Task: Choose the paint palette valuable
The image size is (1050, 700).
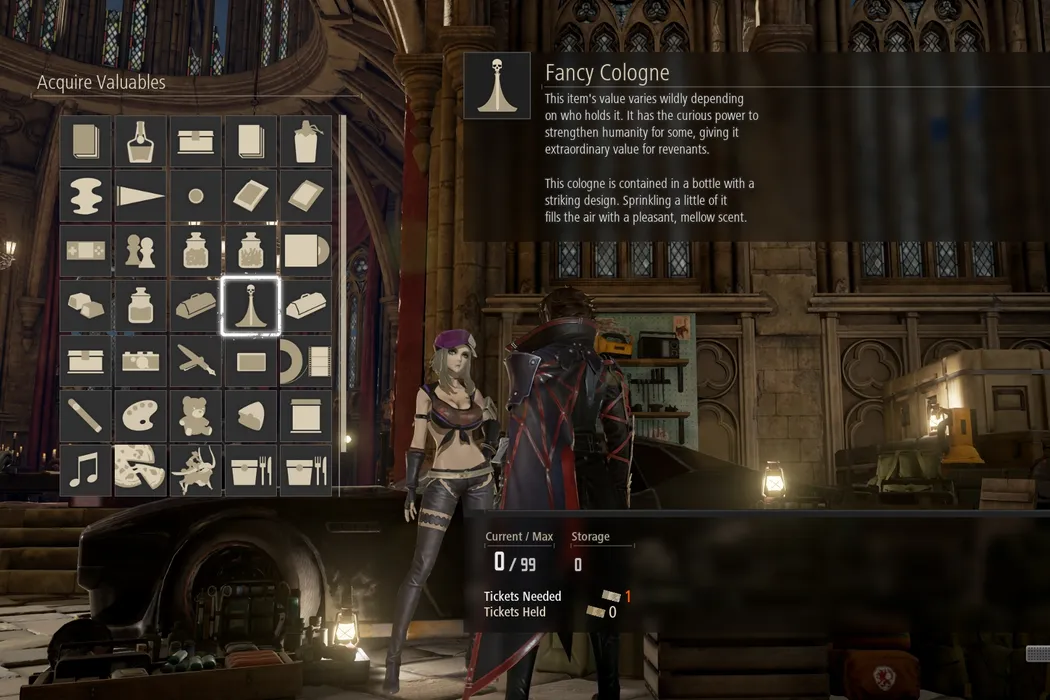Action: (140, 415)
